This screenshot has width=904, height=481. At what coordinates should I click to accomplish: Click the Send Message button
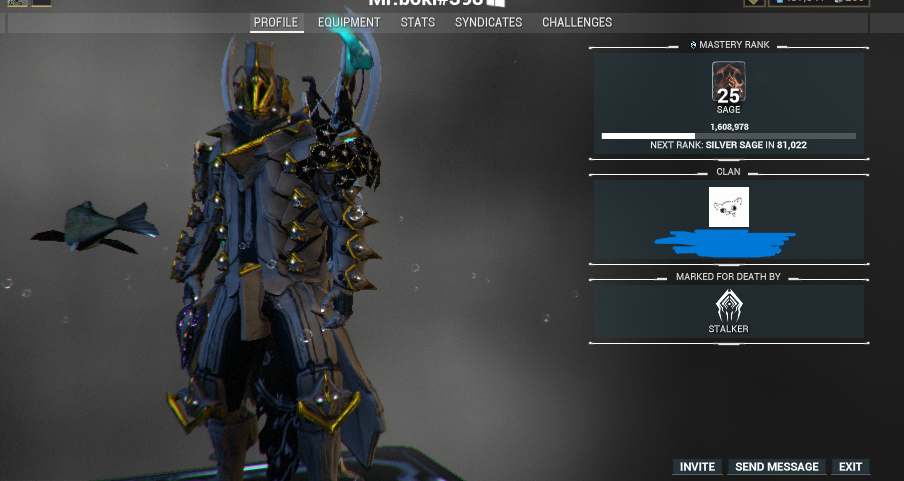click(777, 467)
